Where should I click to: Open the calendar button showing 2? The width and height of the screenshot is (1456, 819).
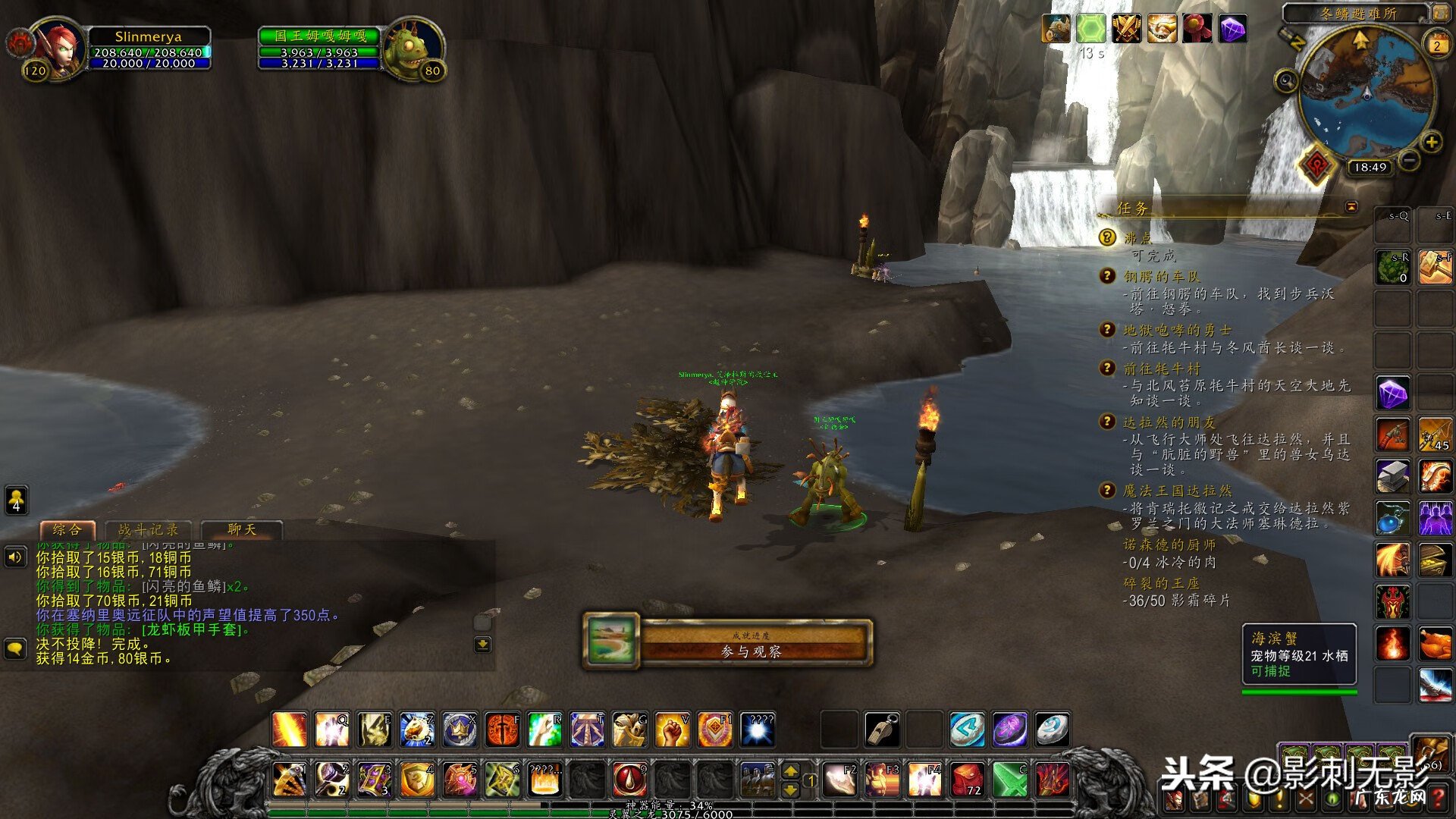1436,44
